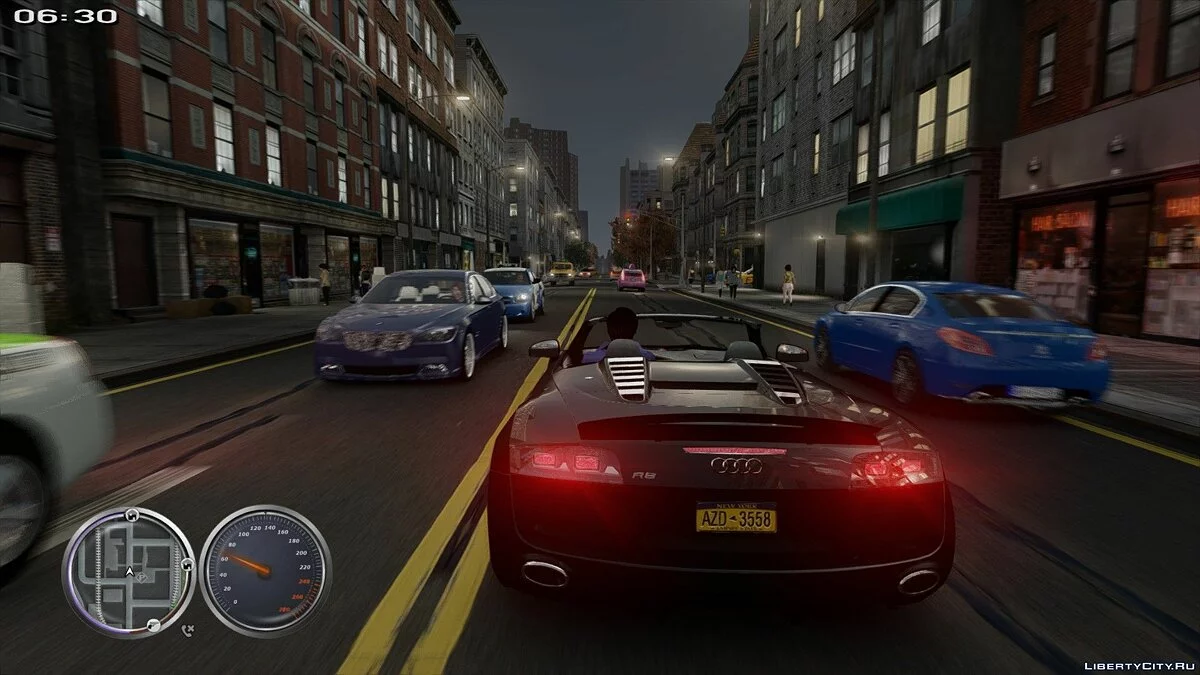Click the circular radar minimap
The height and width of the screenshot is (675, 1200).
(x=129, y=572)
